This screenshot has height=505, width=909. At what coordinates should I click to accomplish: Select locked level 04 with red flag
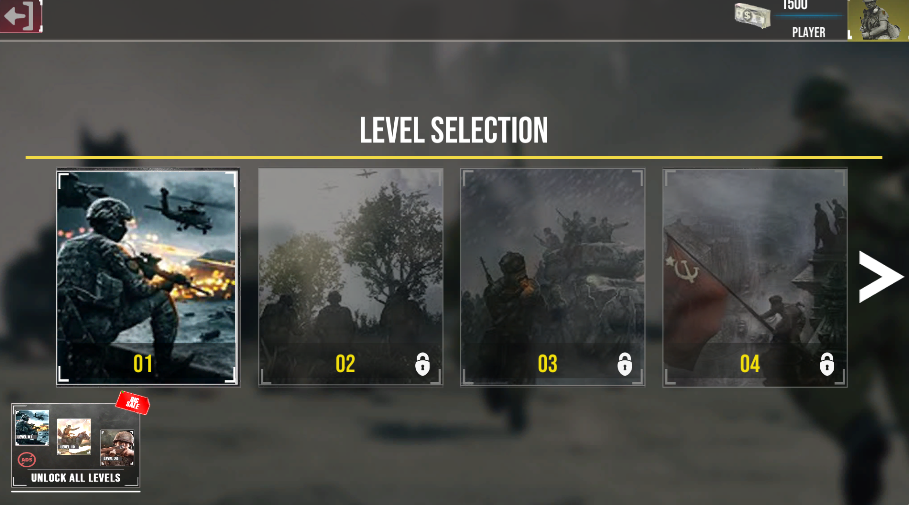coord(754,277)
